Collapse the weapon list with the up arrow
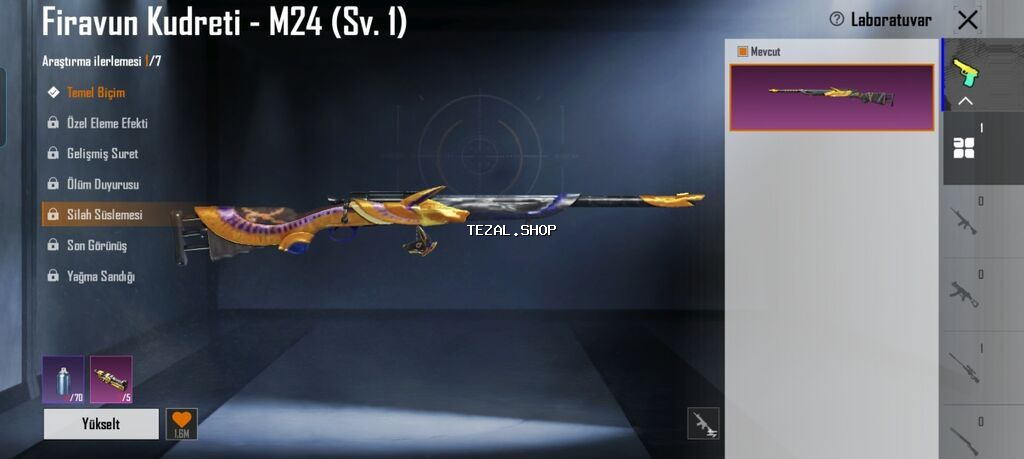This screenshot has height=459, width=1024. point(966,101)
